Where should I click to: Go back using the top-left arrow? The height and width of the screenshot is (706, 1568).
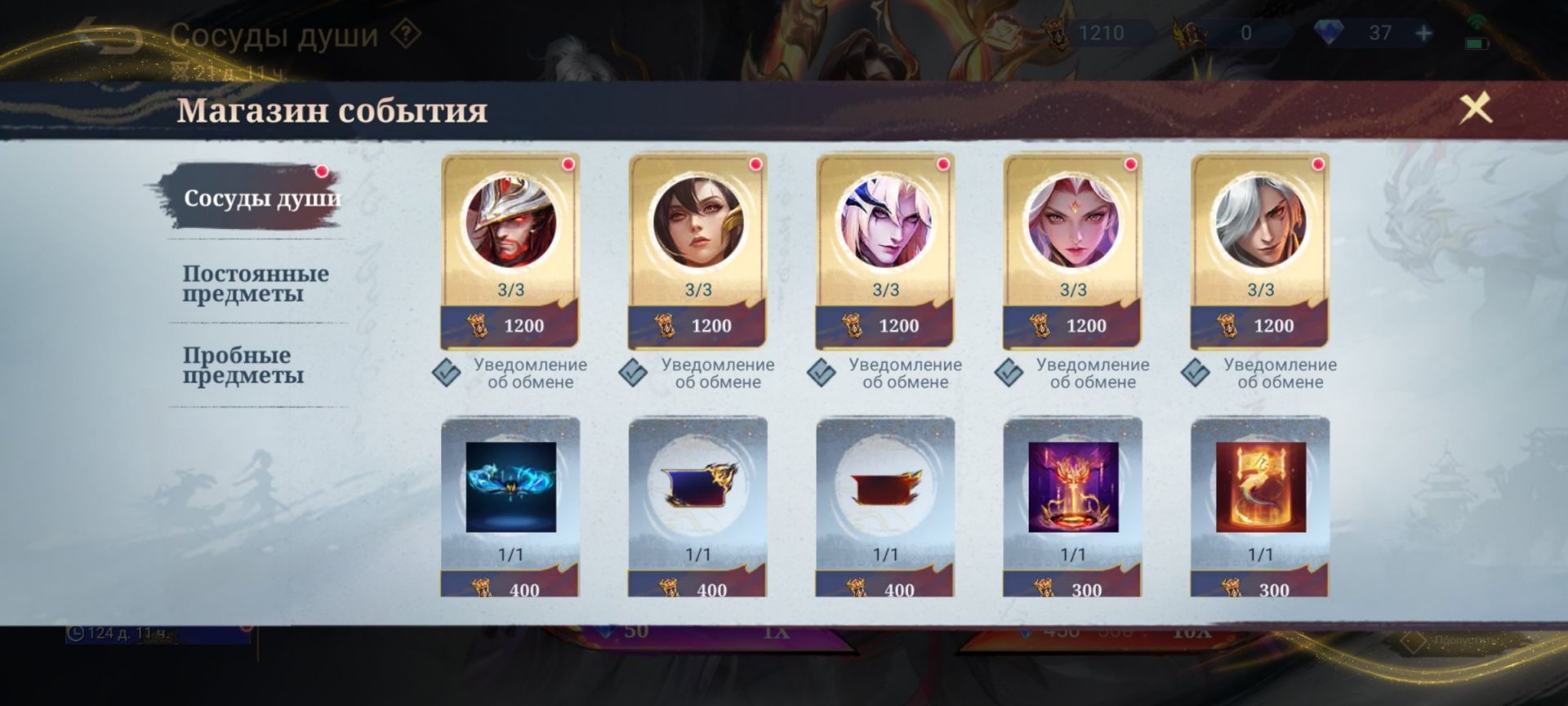coord(110,37)
